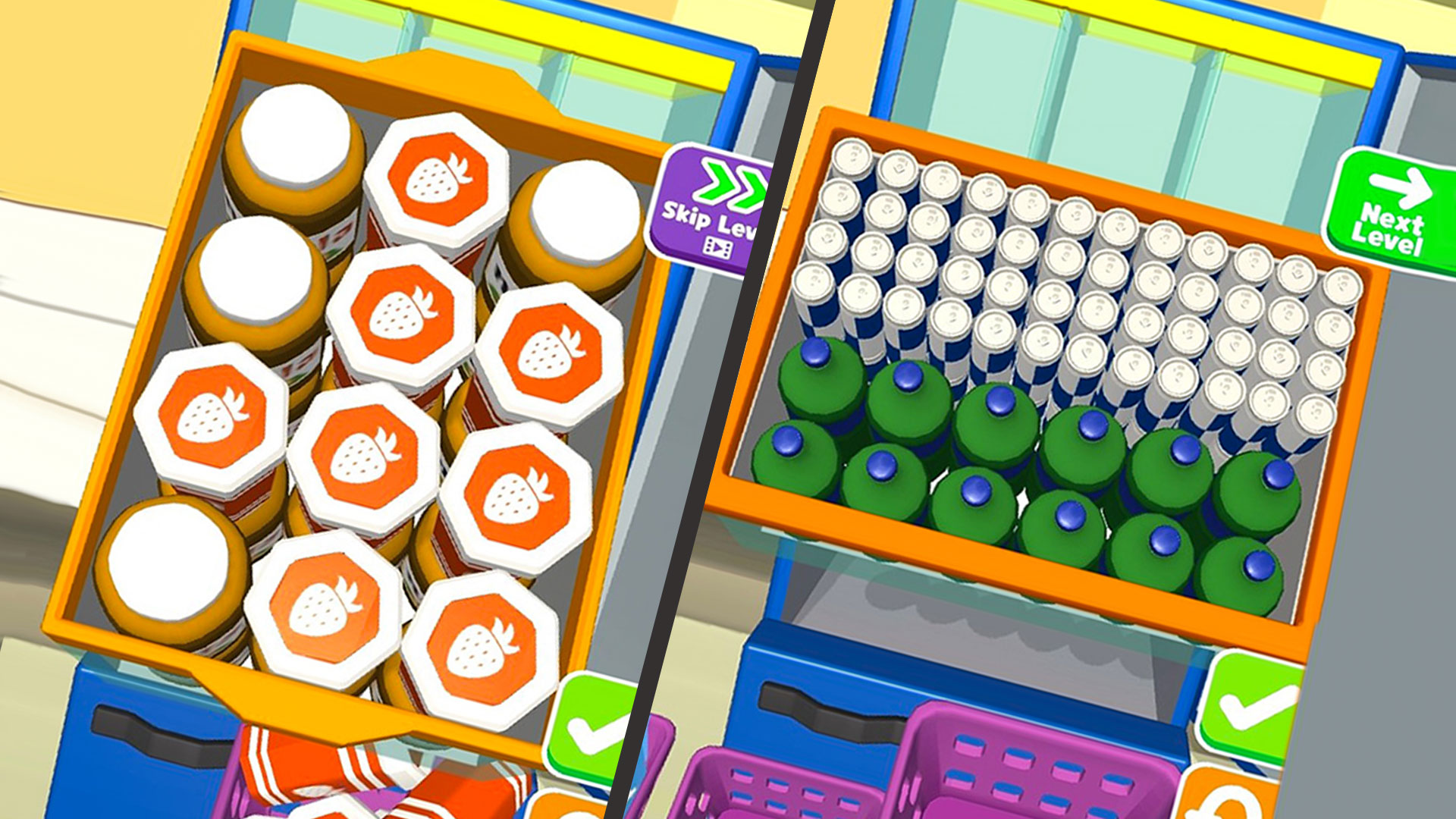Tap the green checkmark on the right screen
Image resolution: width=1456 pixels, height=819 pixels.
tap(1250, 706)
